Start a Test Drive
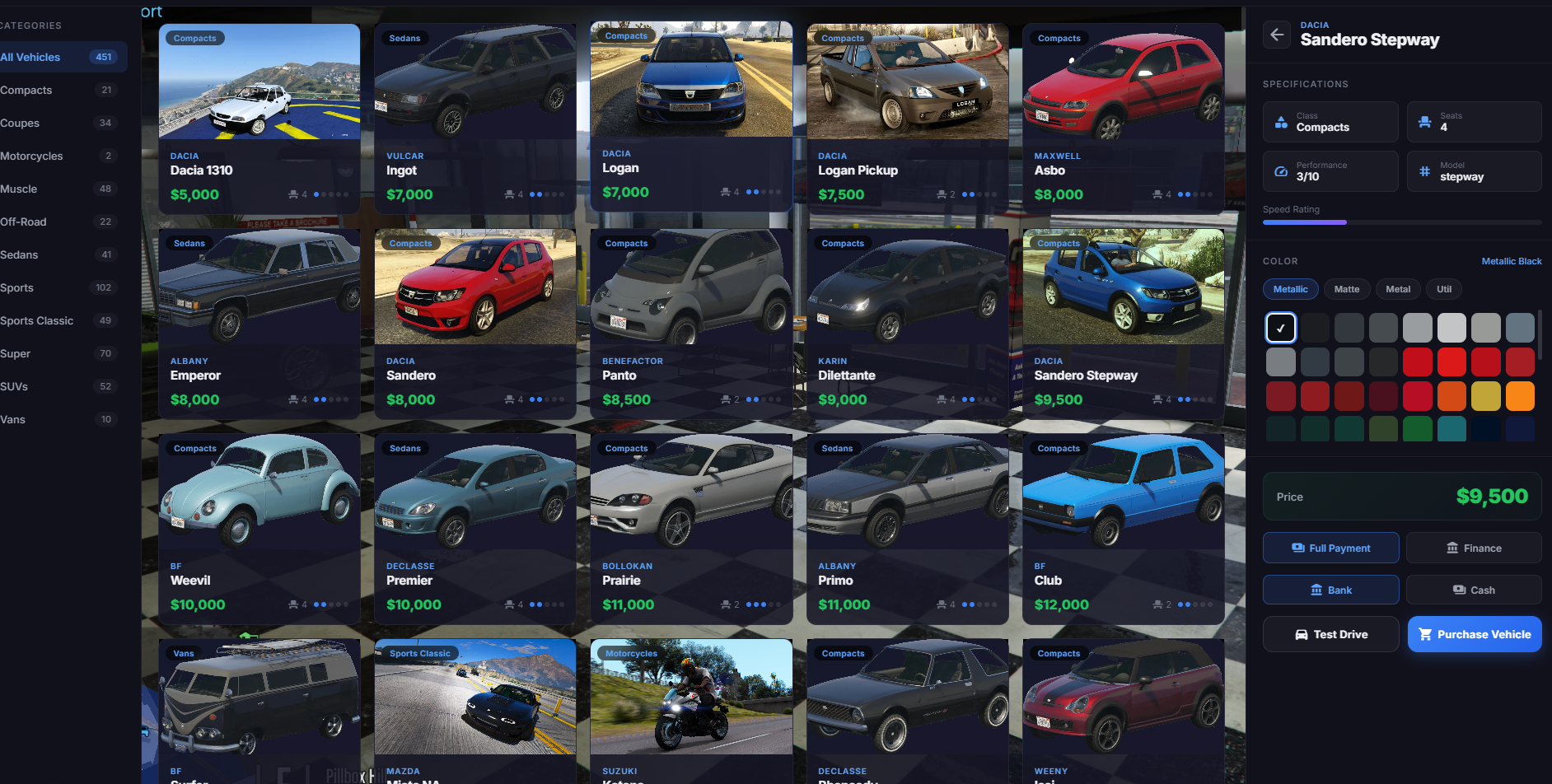This screenshot has height=784, width=1552. click(1330, 634)
